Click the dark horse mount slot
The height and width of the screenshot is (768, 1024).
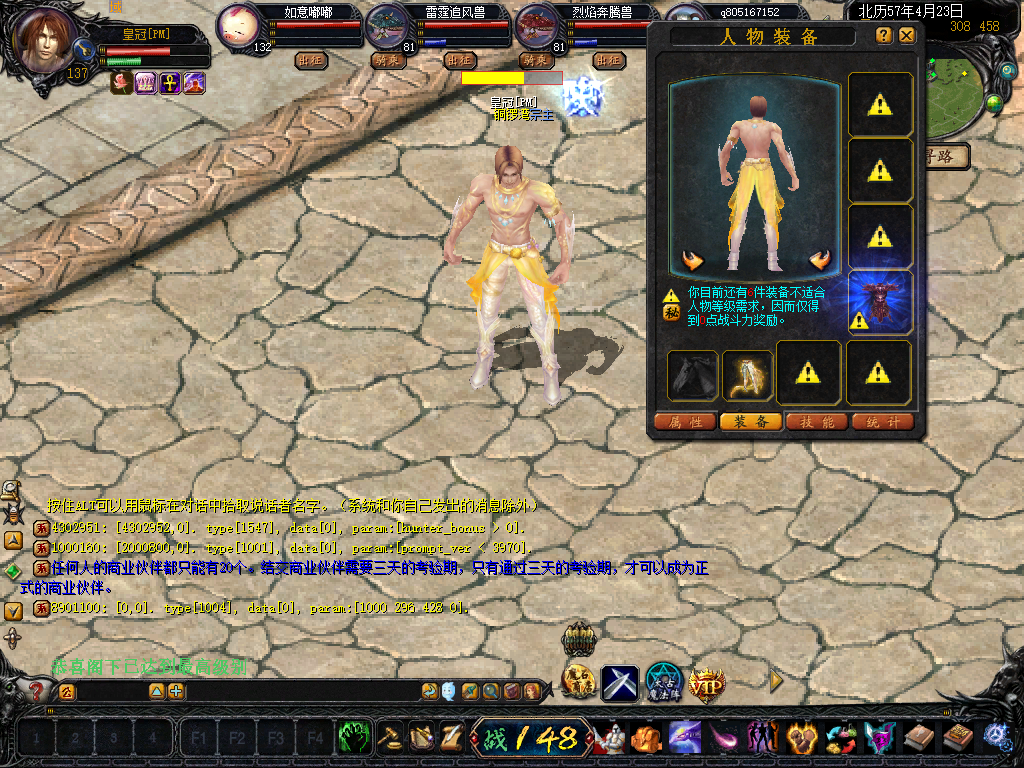tap(692, 374)
